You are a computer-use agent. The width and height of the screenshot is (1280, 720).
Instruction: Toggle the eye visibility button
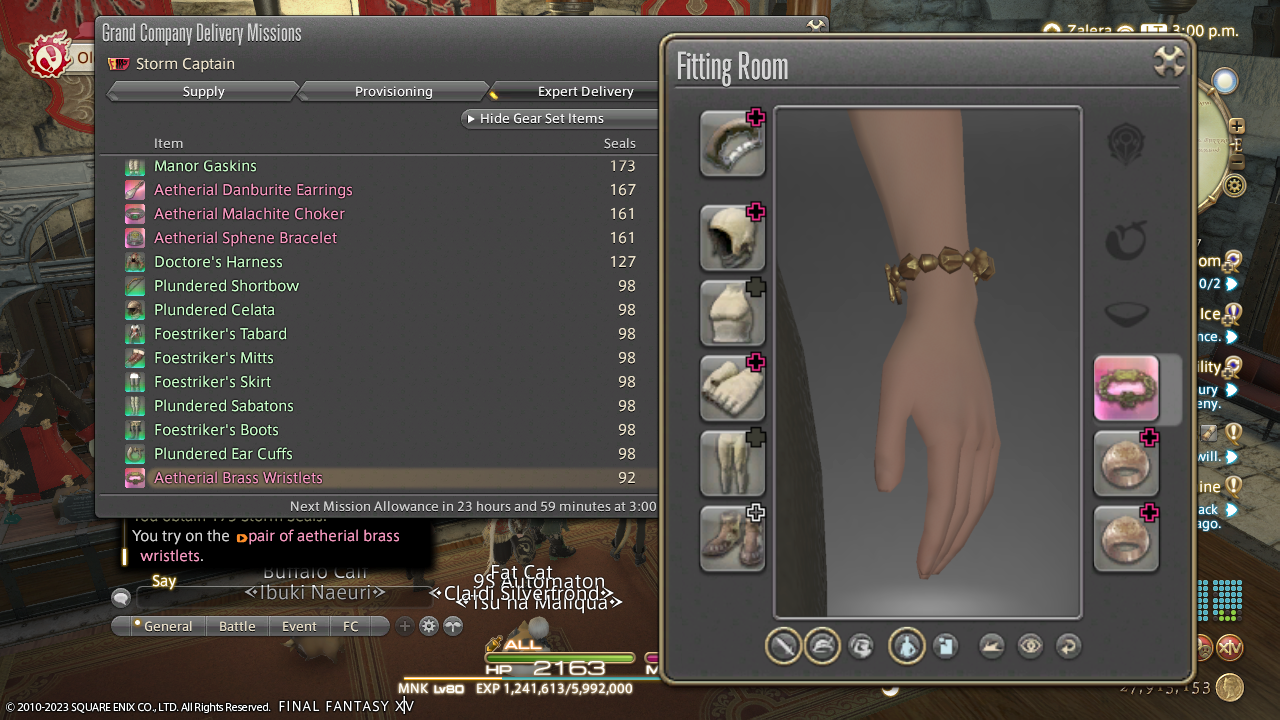1030,646
